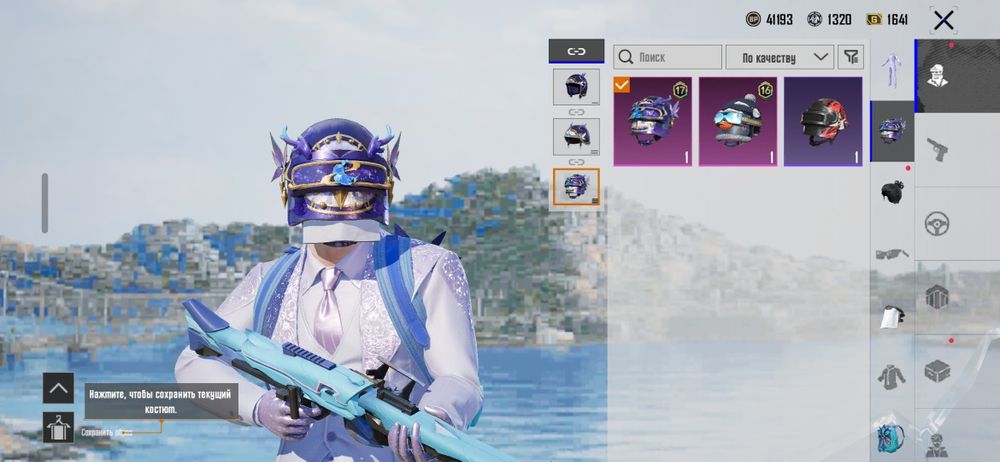
Task: Toggle the chain link button above helmets
Action: 576,51
